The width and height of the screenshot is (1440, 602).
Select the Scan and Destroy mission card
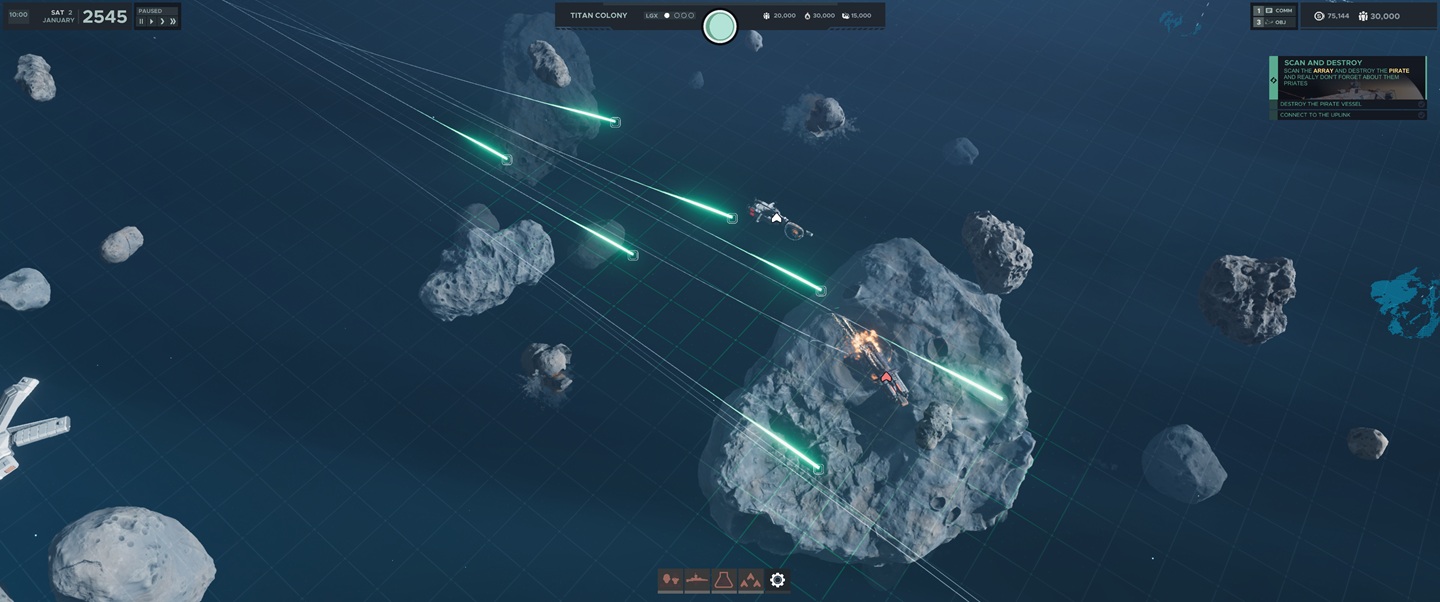point(1350,76)
